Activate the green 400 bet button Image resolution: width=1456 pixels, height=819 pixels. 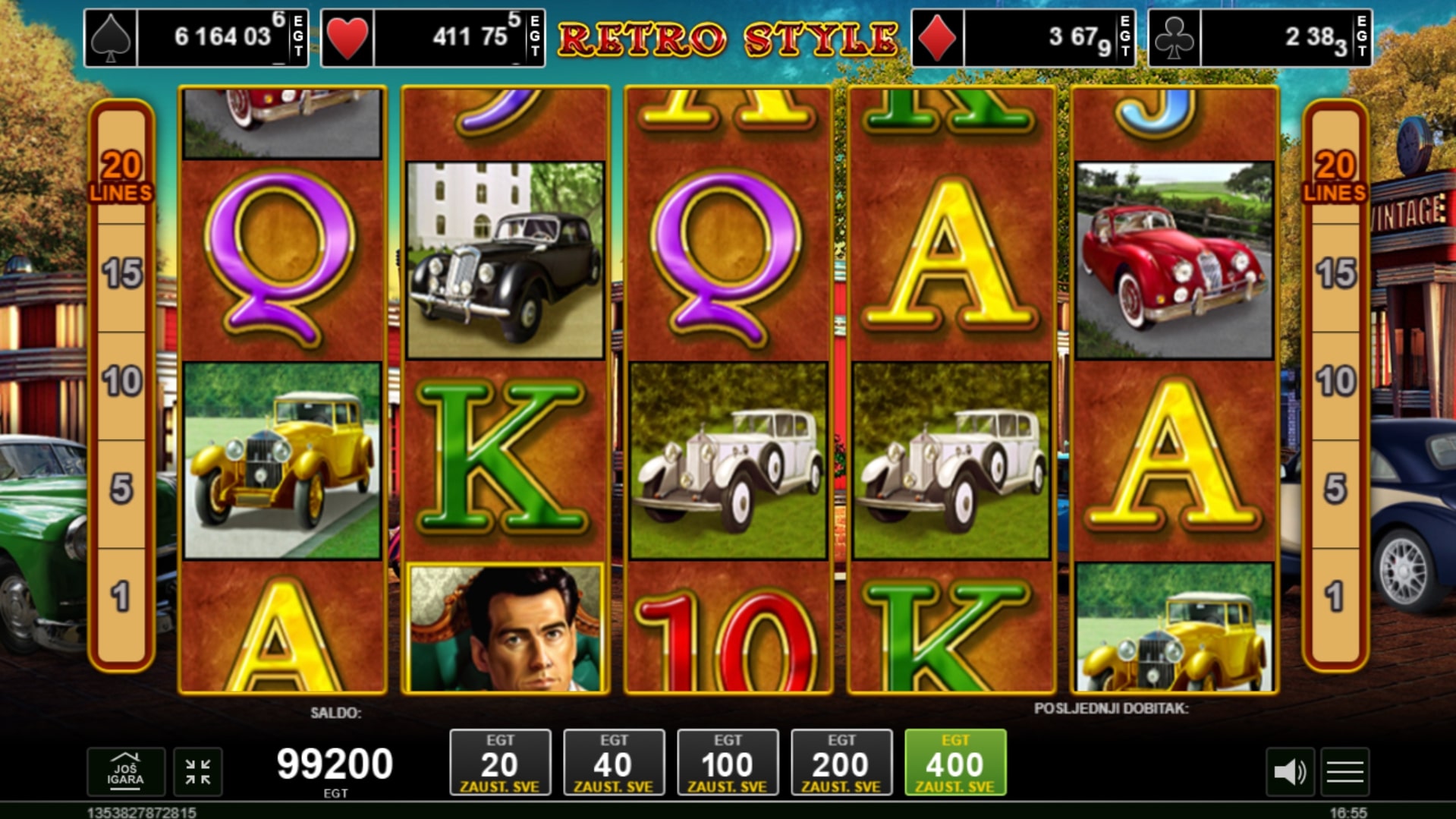[955, 762]
